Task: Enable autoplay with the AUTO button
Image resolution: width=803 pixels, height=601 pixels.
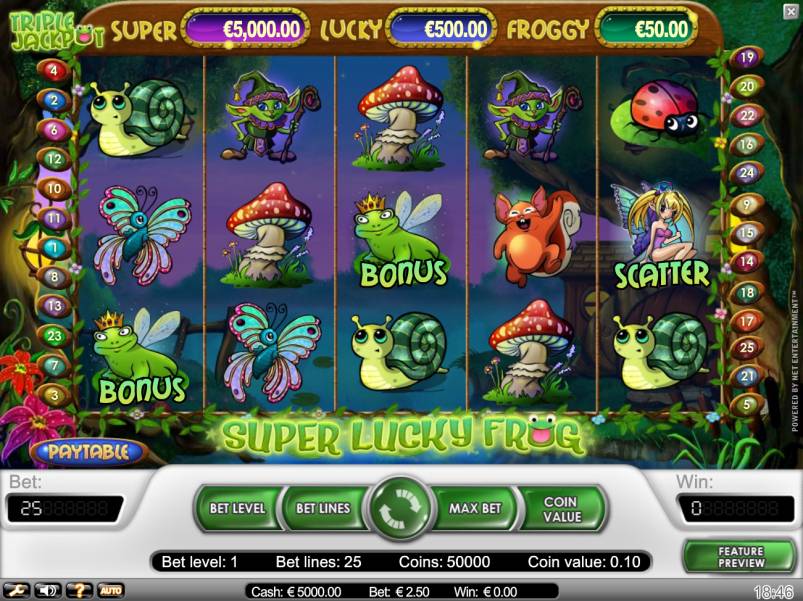Action: (110, 590)
